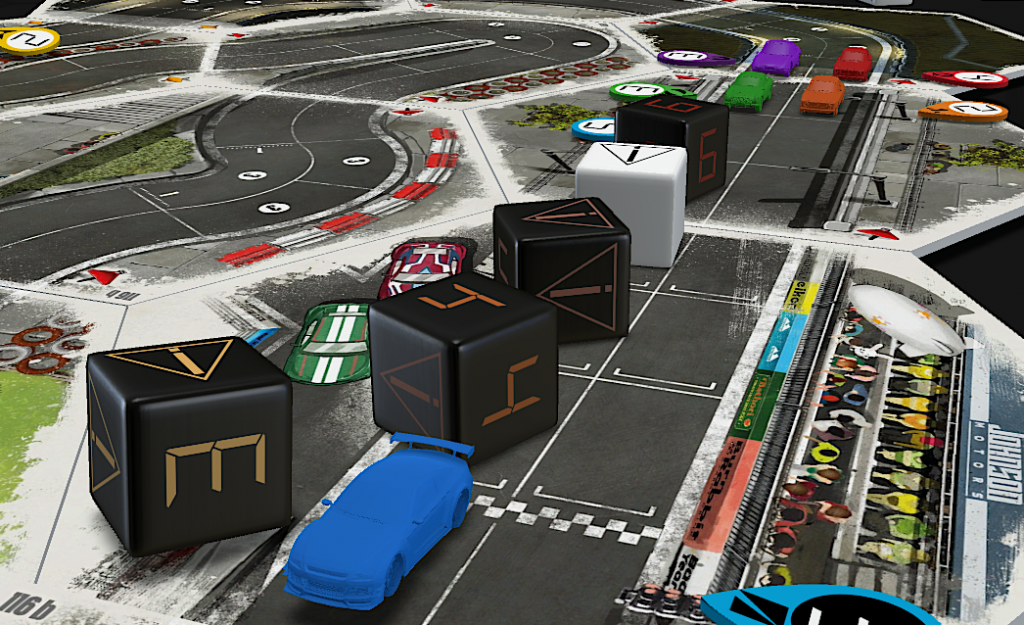Click the yellow number 2 token

(30, 40)
